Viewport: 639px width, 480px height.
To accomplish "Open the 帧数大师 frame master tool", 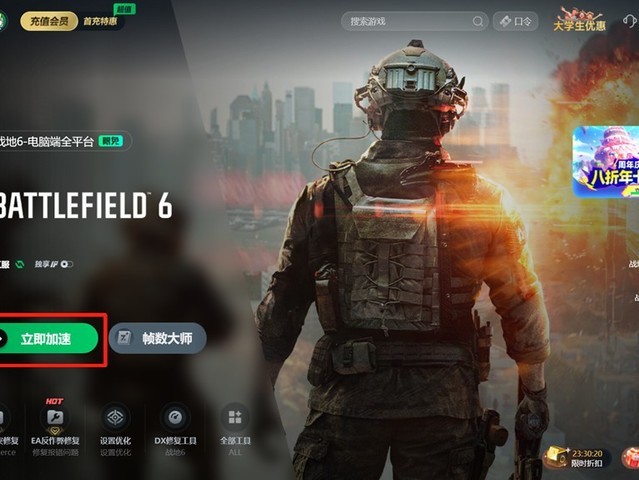I will (157, 339).
